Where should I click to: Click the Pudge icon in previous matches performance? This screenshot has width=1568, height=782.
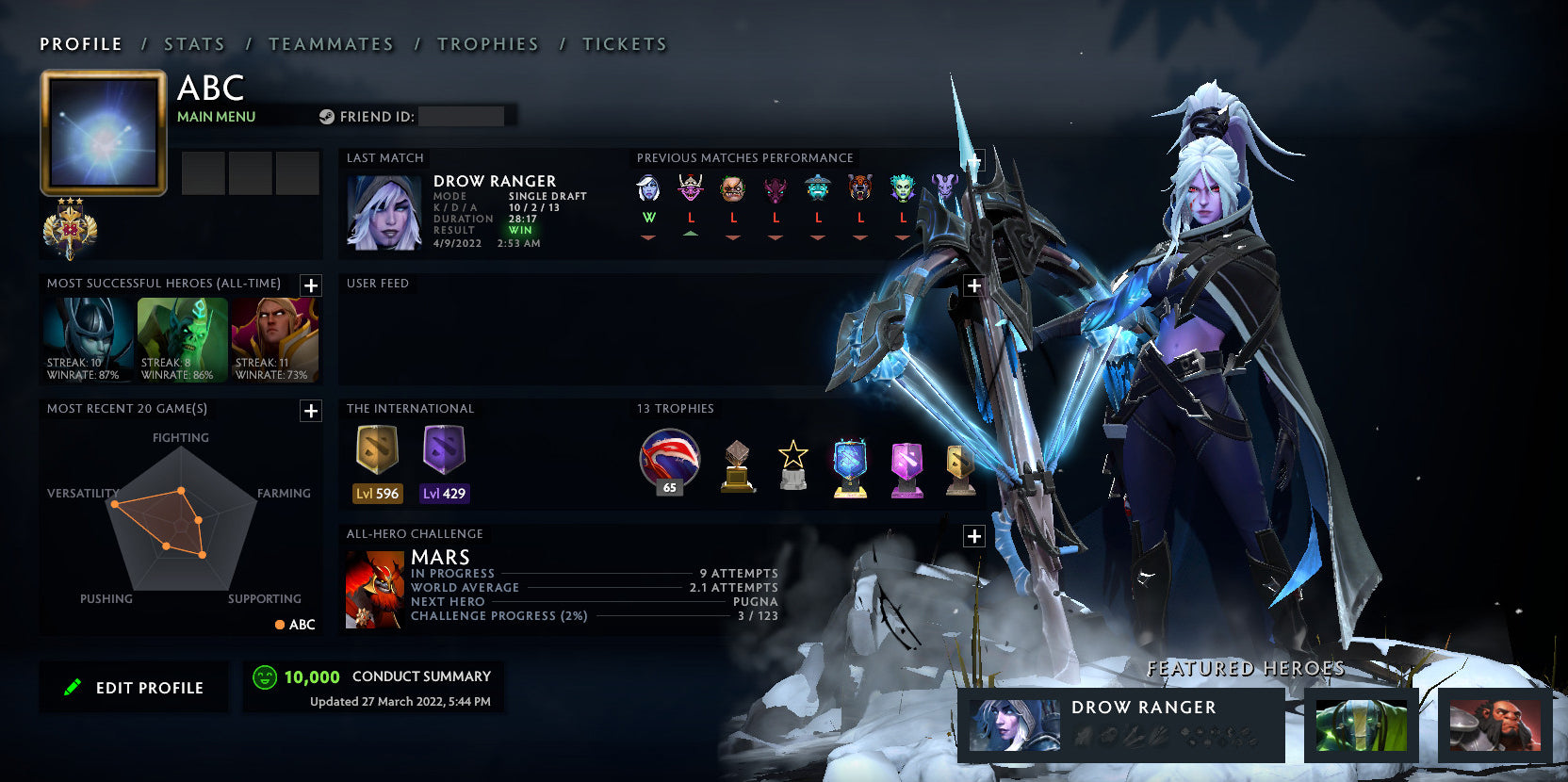click(x=734, y=188)
